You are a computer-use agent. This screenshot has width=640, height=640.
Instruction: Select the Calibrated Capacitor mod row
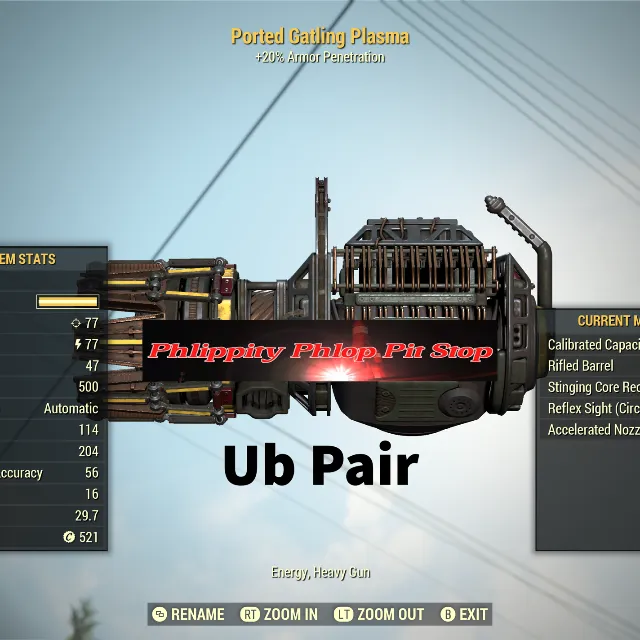click(x=594, y=344)
